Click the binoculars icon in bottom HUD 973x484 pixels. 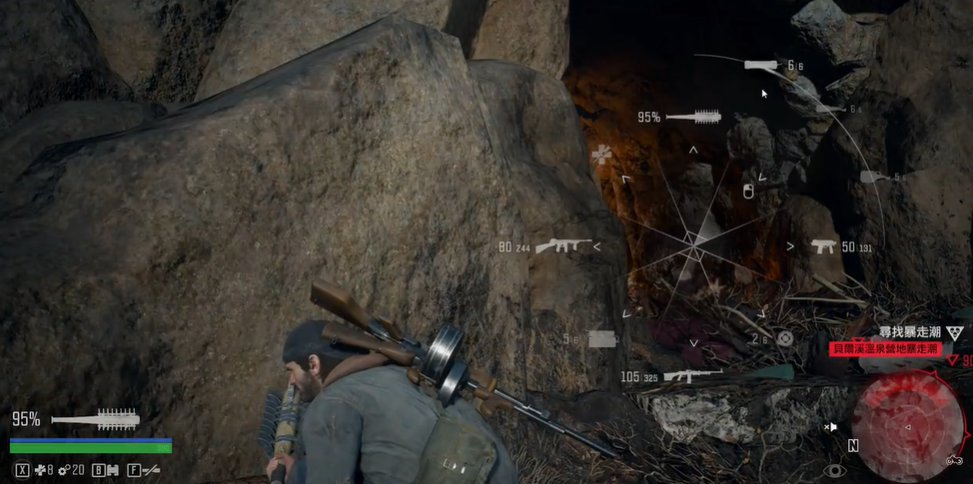click(112, 469)
